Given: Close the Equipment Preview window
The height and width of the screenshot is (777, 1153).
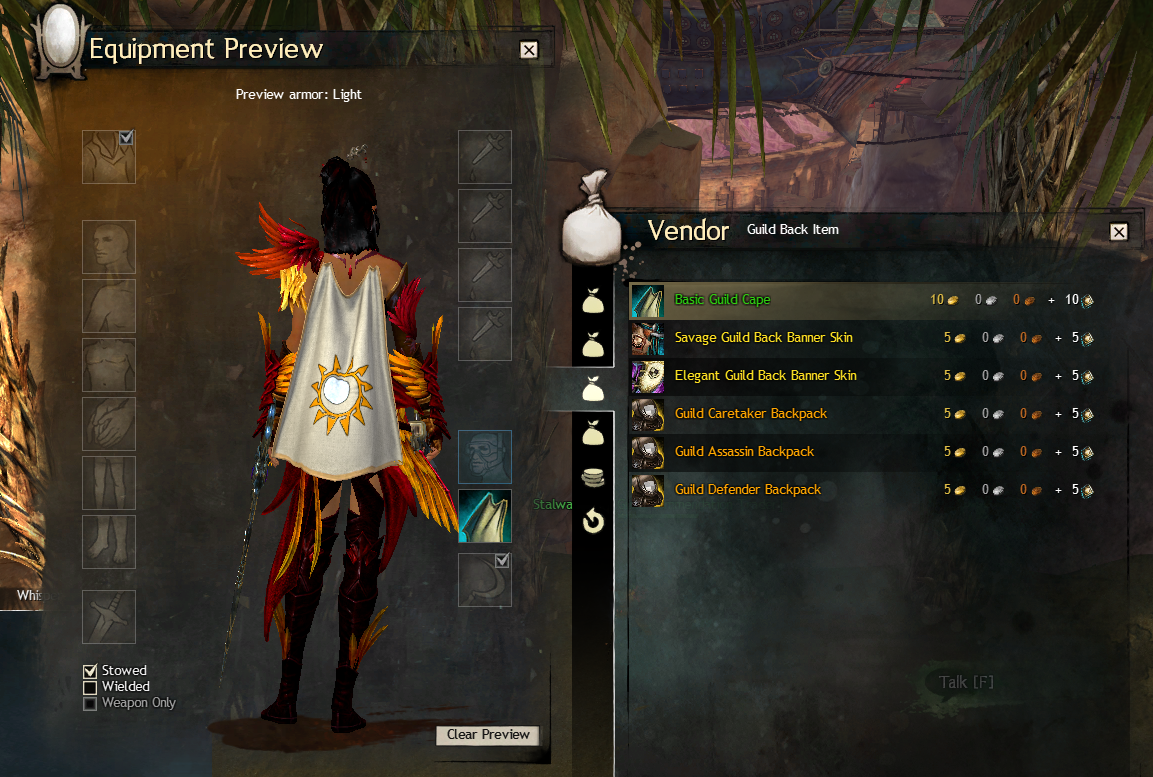Looking at the screenshot, I should (529, 50).
